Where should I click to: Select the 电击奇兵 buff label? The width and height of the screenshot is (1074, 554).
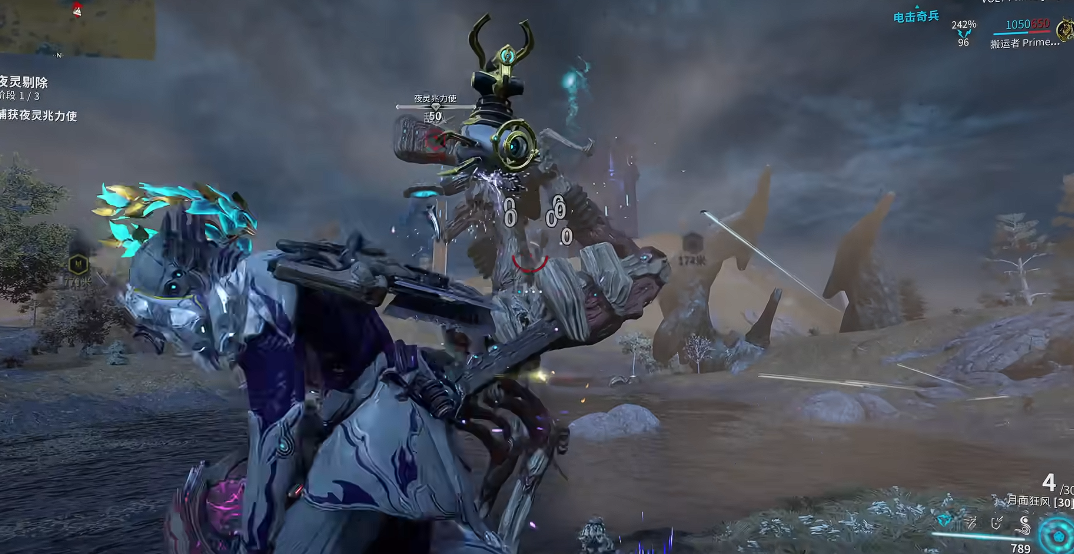(x=916, y=18)
